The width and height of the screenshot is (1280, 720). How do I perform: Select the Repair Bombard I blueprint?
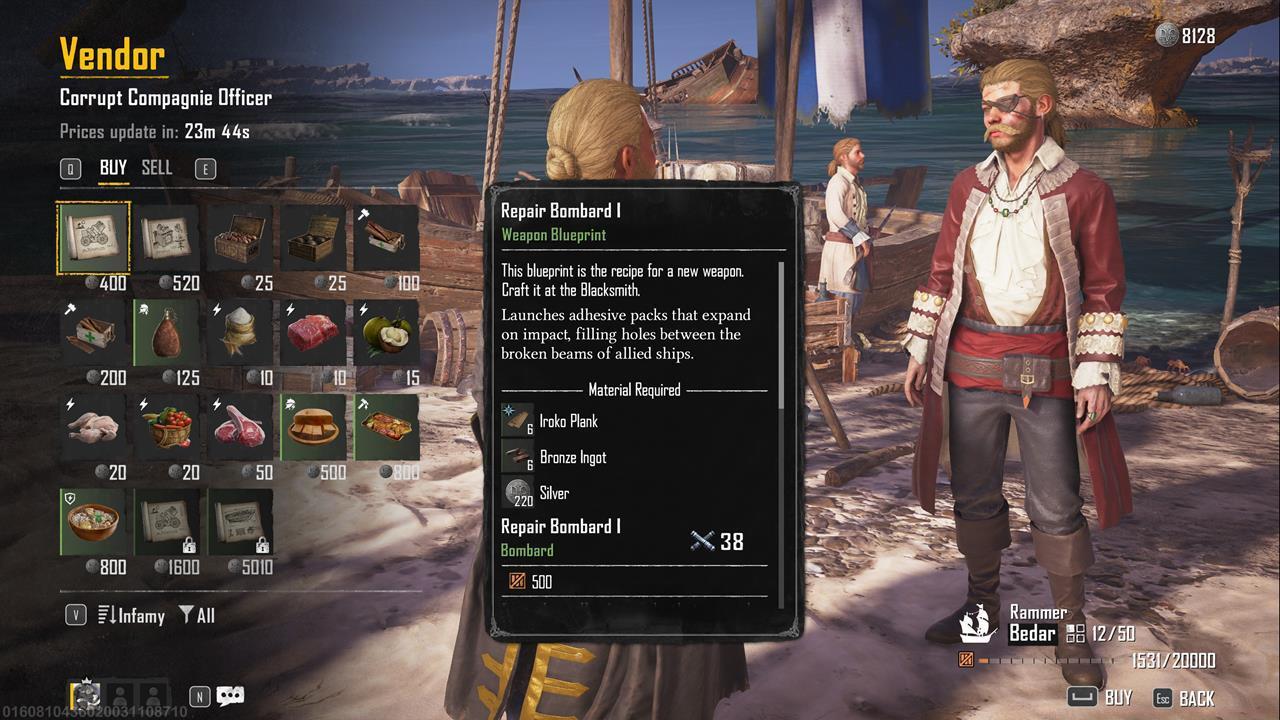(94, 237)
